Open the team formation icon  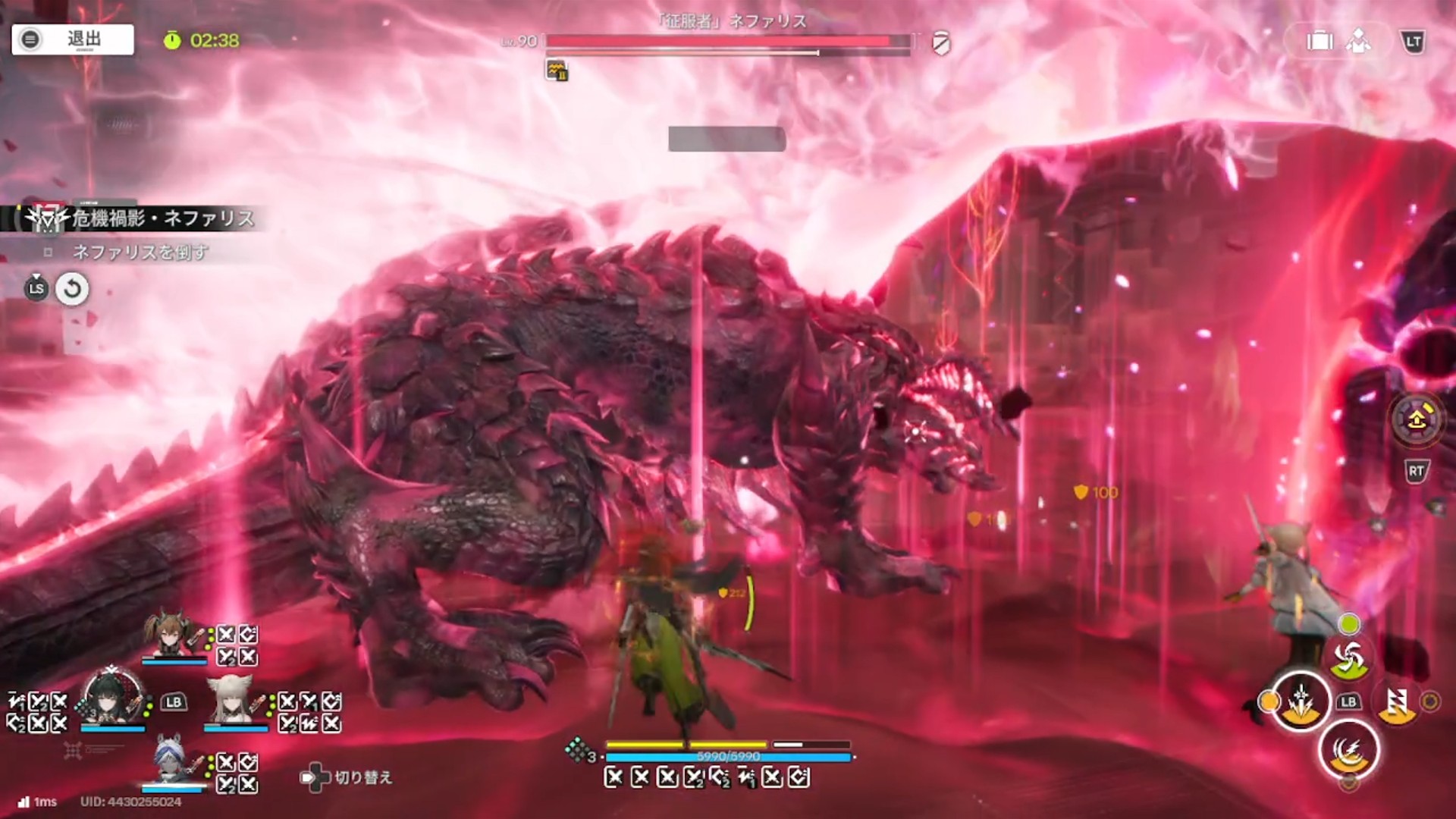[1358, 41]
